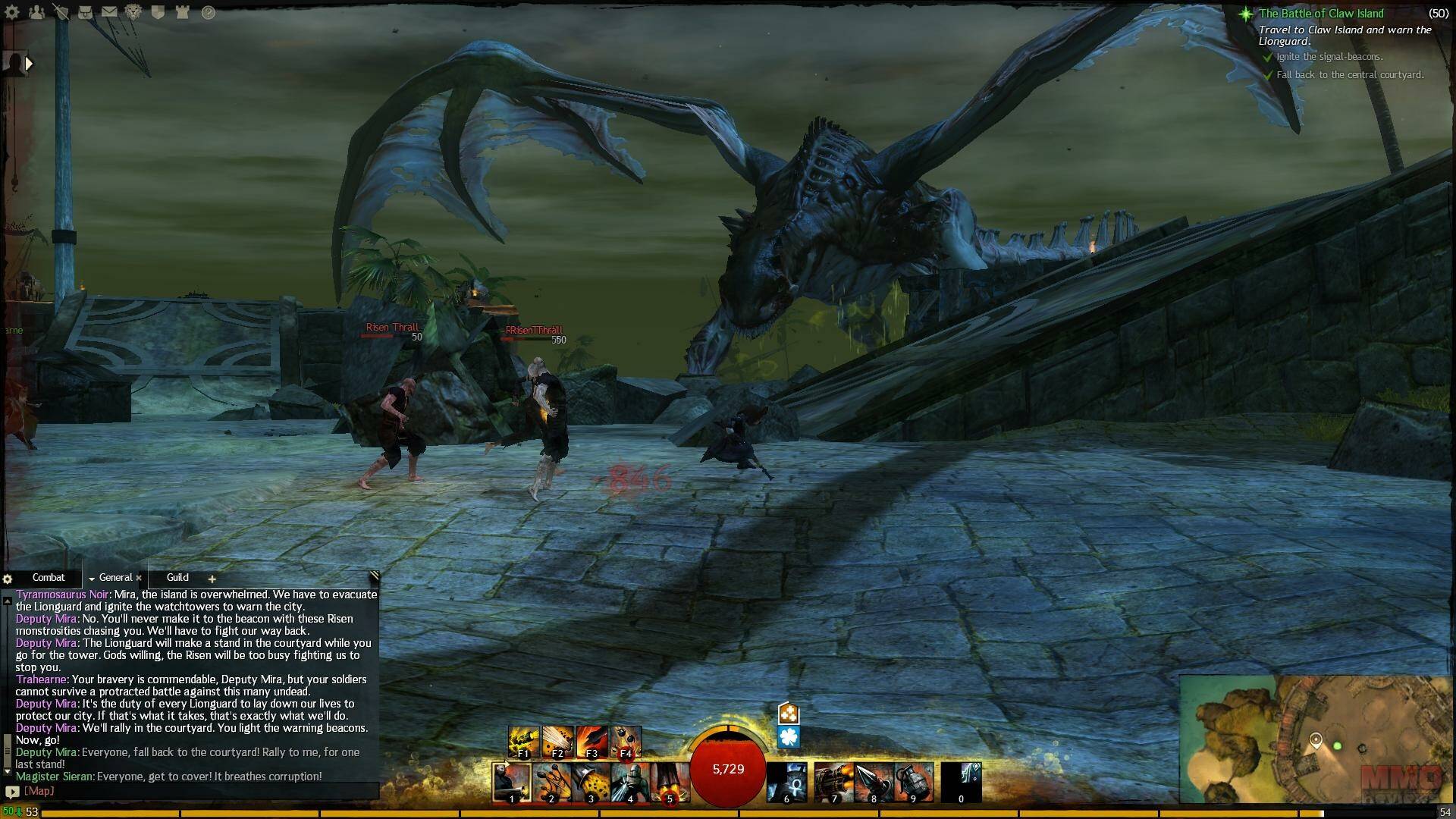Viewport: 1456px width, 819px height.
Task: Open the game menu gear icon
Action: click(x=12, y=12)
